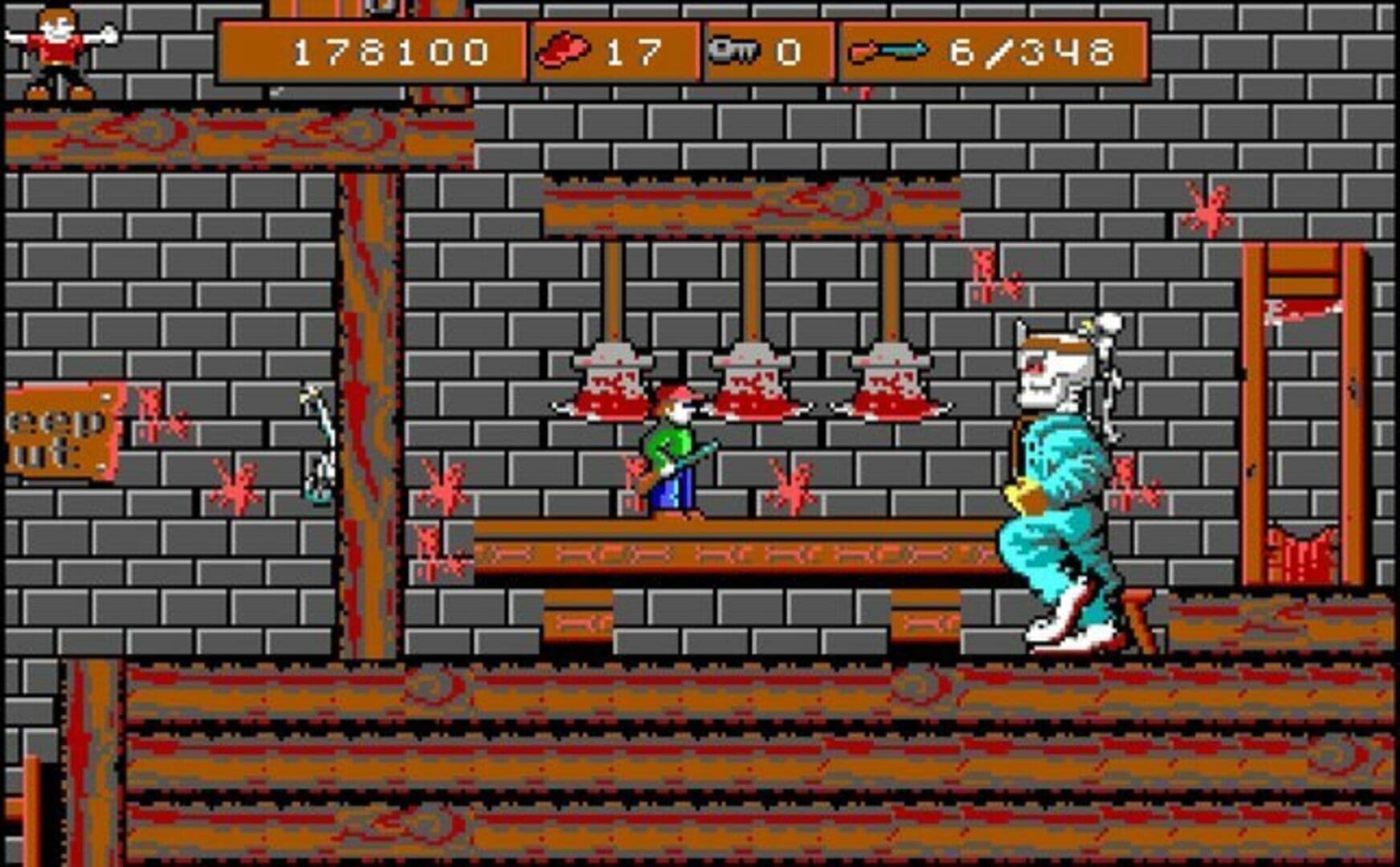Click the Dave lives figure in the top-left corner
The image size is (1400, 867).
55,50
